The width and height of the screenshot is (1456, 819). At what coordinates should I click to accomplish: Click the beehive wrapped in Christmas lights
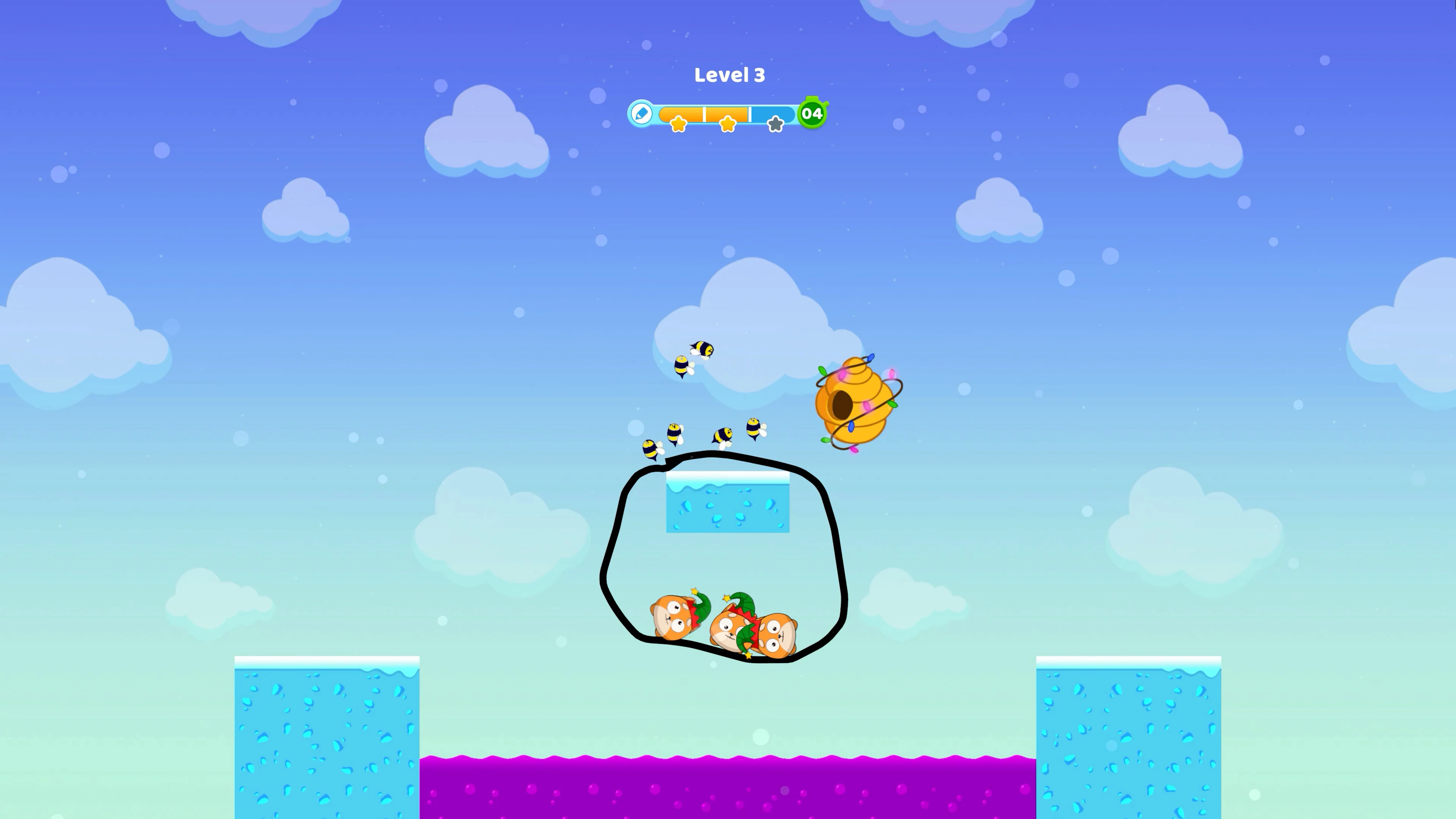[854, 395]
